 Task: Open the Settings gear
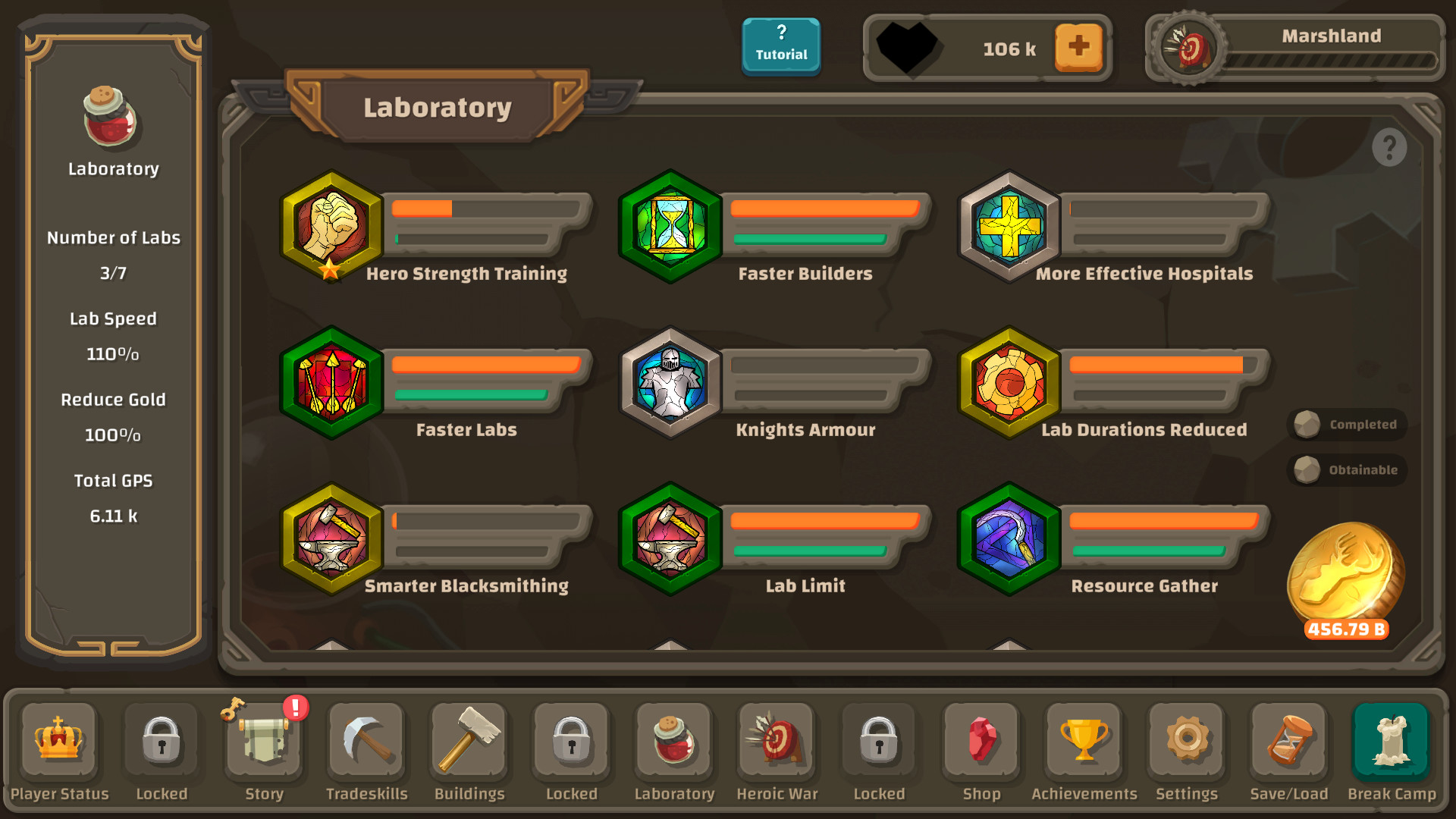click(x=1186, y=747)
